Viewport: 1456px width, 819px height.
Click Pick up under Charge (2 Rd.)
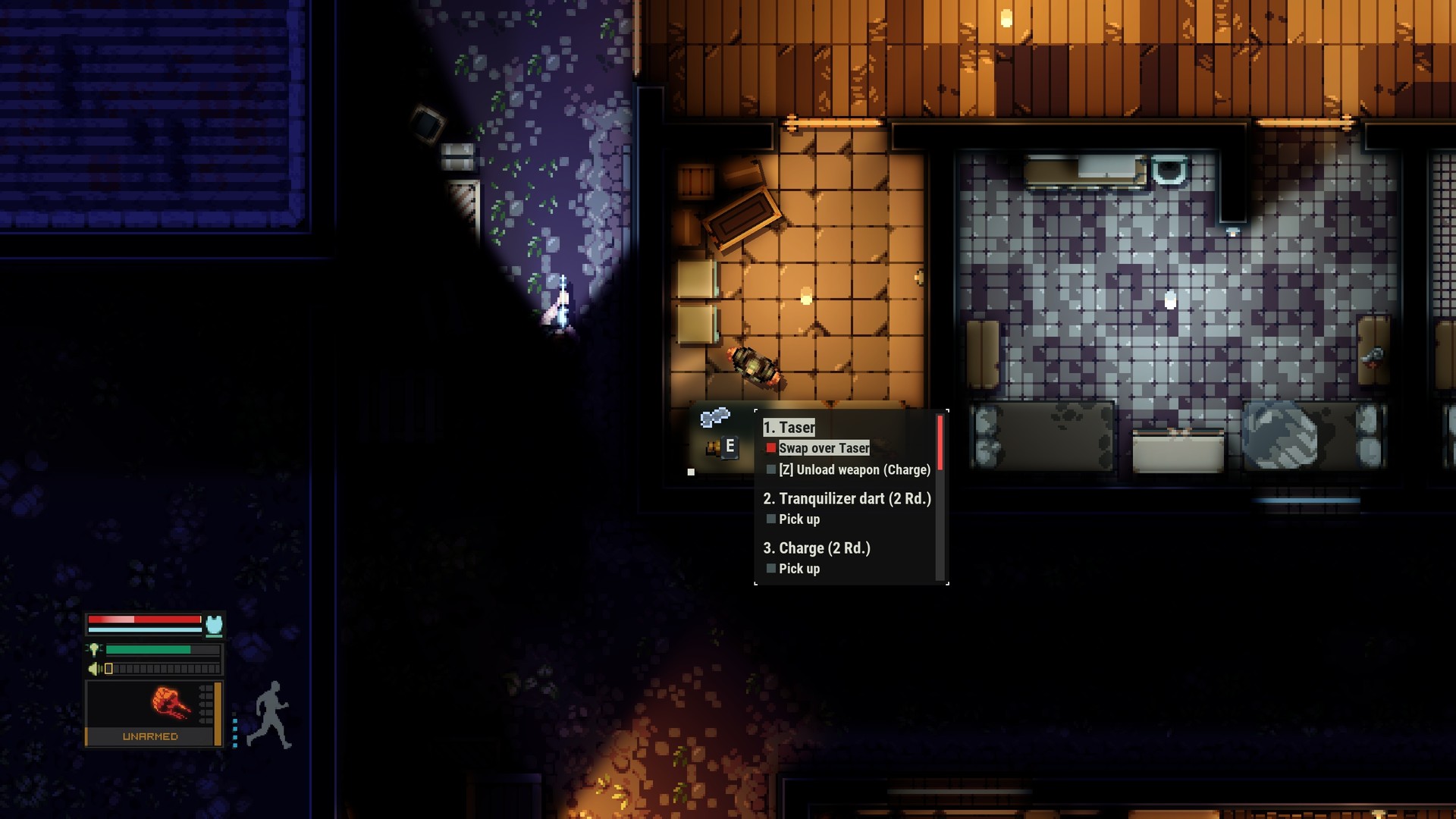coord(799,568)
